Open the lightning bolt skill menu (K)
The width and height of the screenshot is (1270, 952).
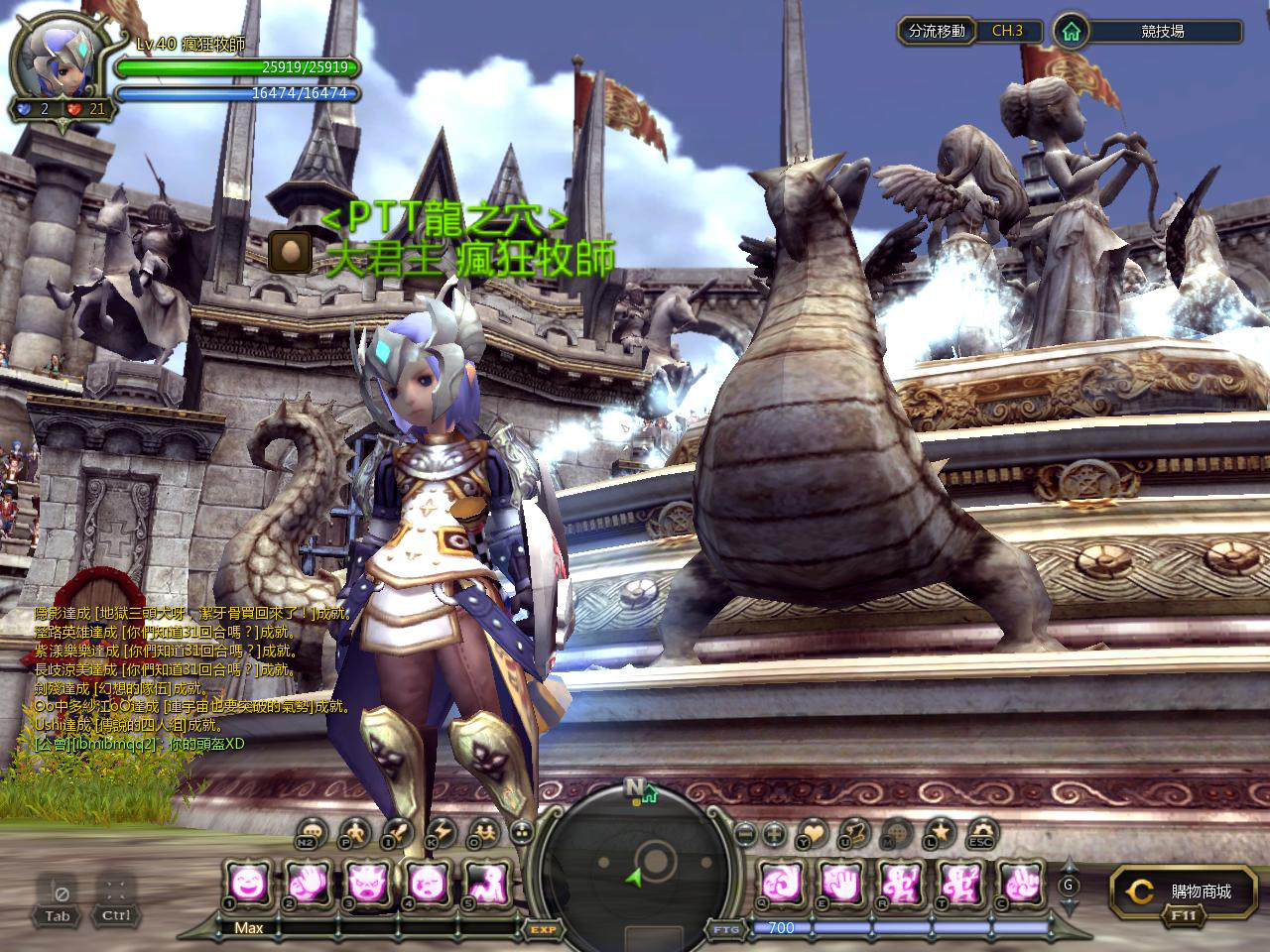(x=441, y=832)
